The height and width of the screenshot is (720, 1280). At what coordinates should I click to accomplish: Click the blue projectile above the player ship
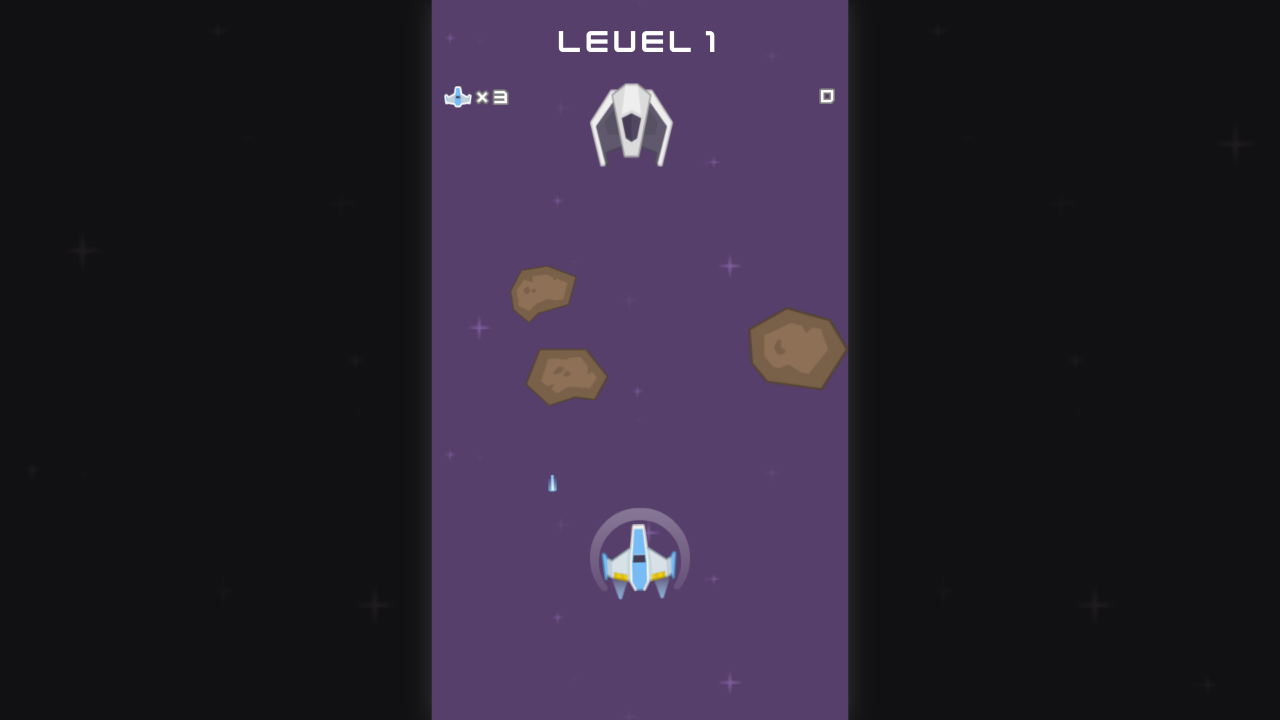(552, 483)
